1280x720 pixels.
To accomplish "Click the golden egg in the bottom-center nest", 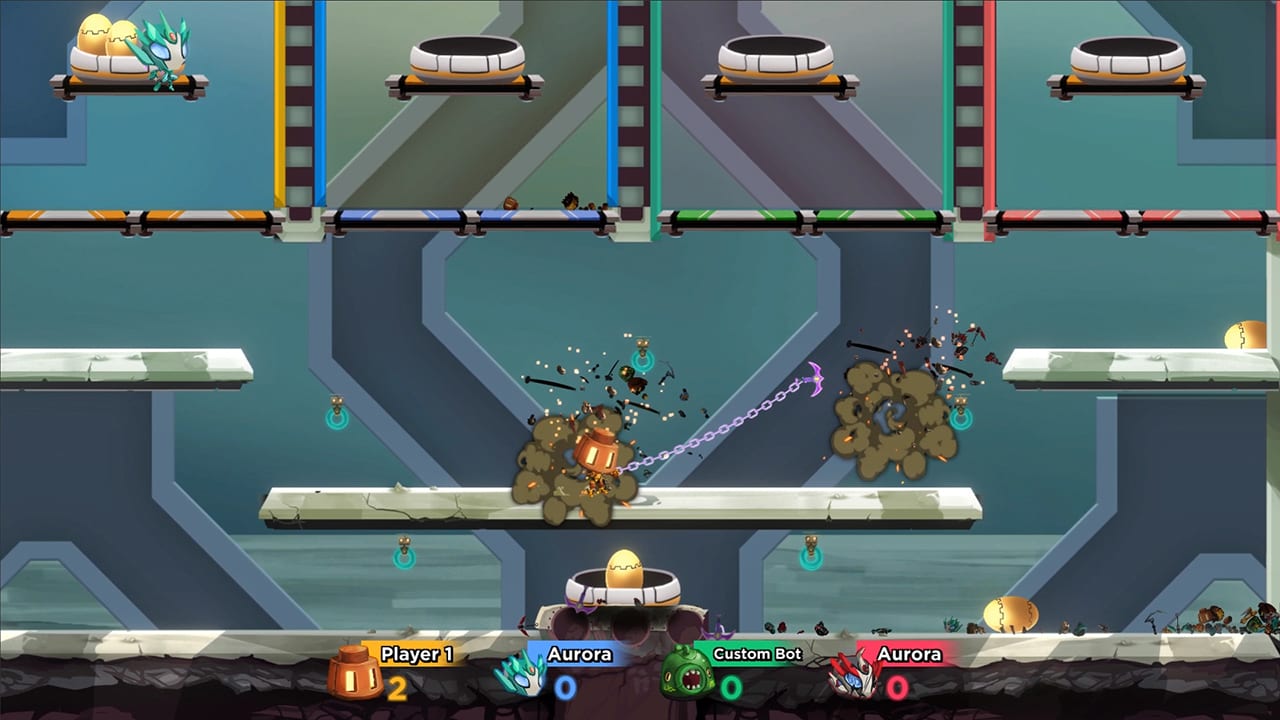I will click(627, 565).
